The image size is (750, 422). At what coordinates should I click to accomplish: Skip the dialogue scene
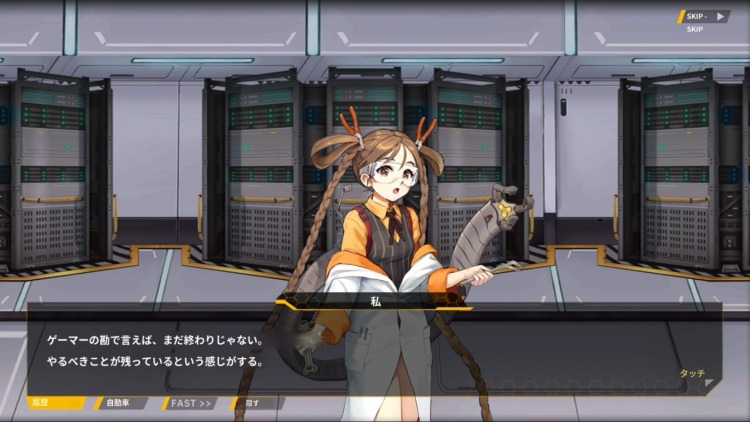(704, 17)
